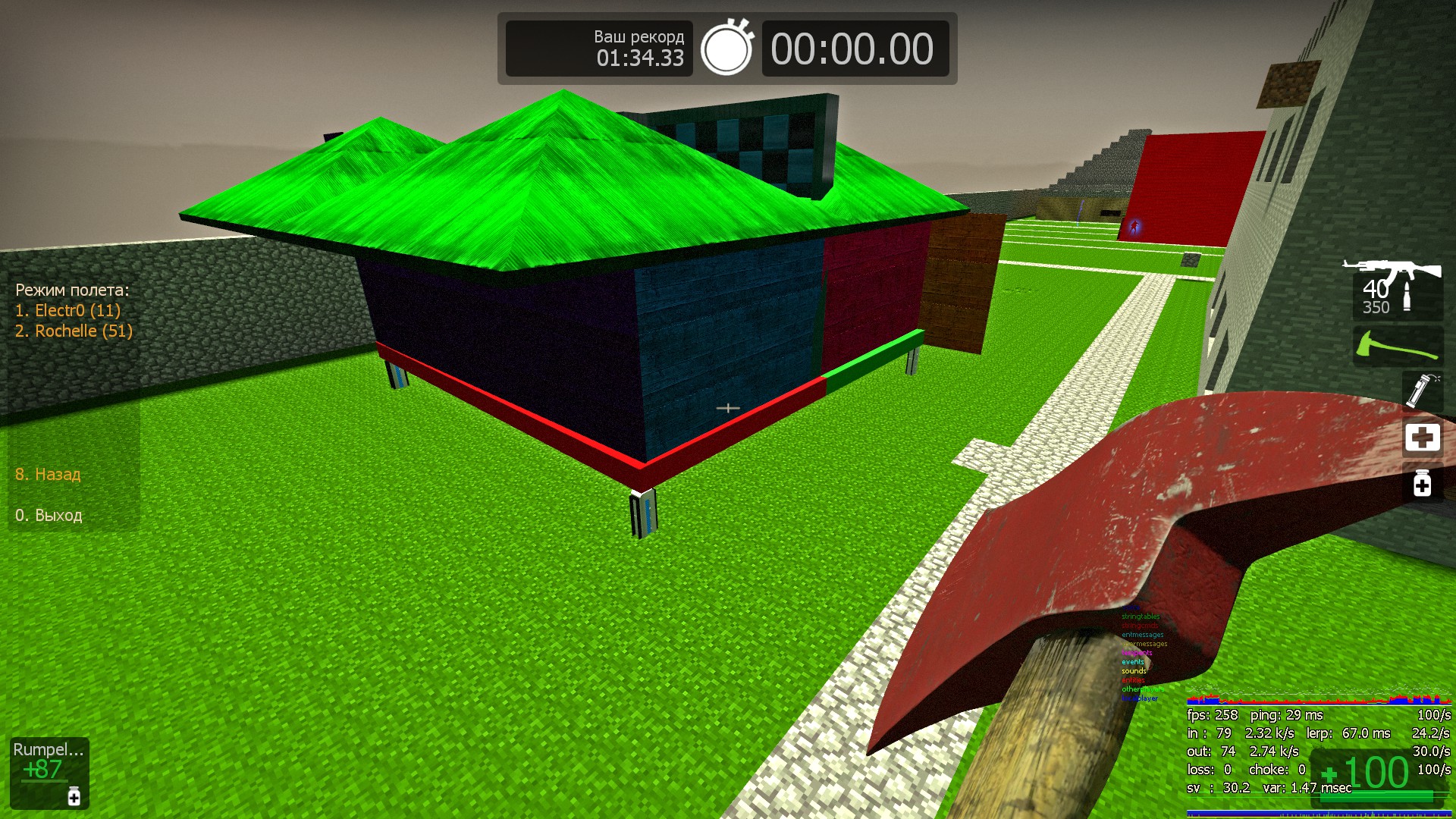The width and height of the screenshot is (1456, 819).
Task: Go back with the Назад option
Action: point(48,474)
